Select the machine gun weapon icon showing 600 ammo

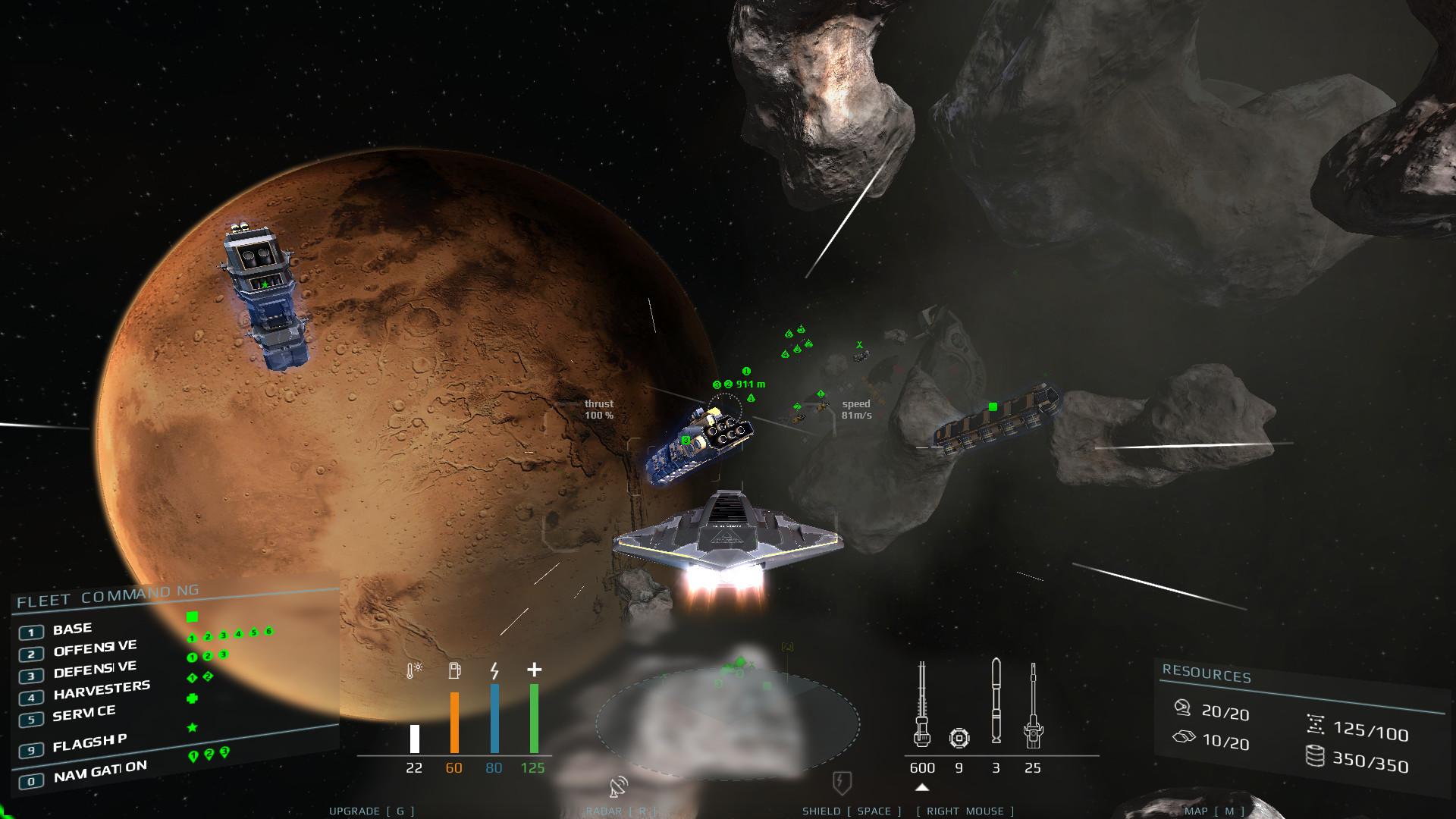[922, 703]
